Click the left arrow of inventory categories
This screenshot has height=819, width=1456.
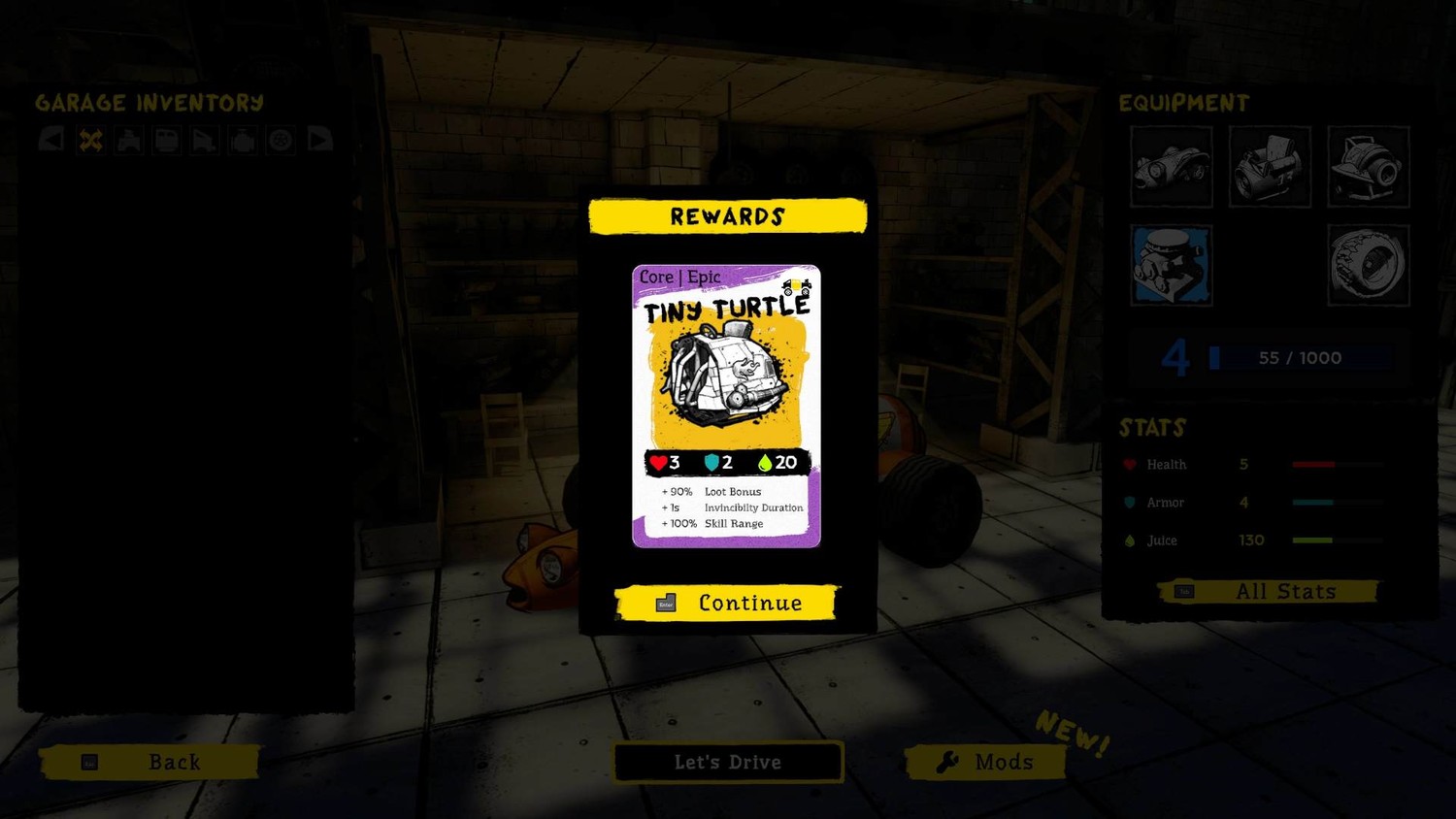(51, 141)
